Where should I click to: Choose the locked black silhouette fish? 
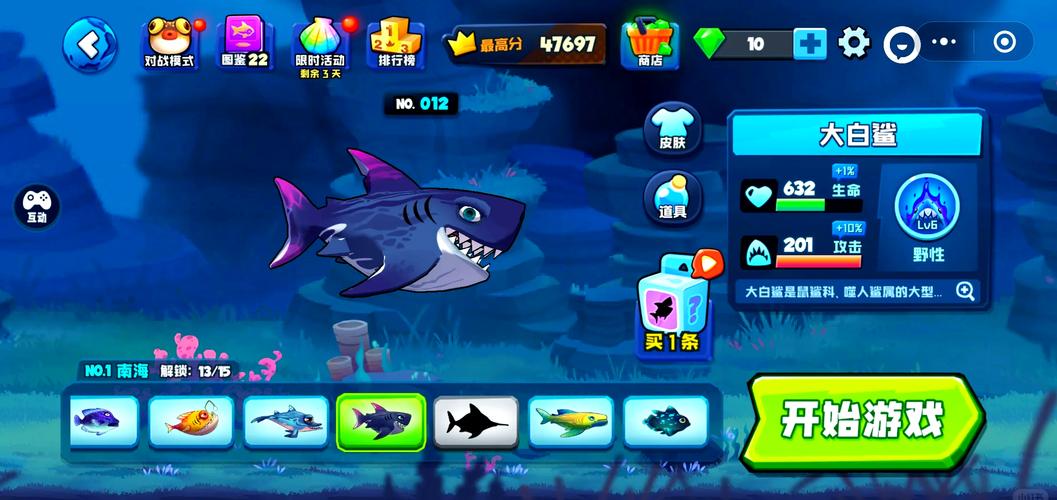click(476, 421)
